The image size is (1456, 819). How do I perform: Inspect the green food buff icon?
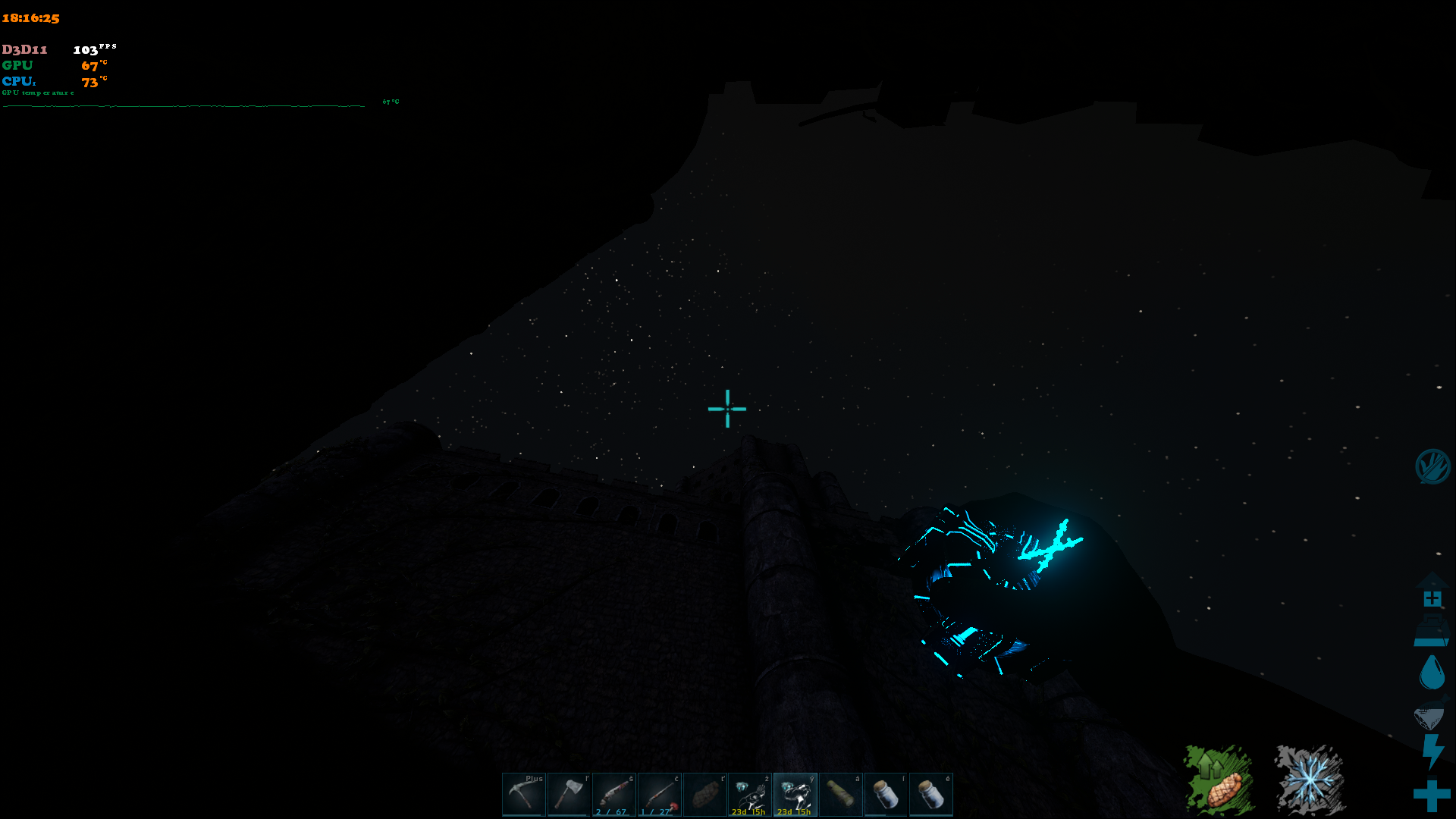(x=1219, y=780)
